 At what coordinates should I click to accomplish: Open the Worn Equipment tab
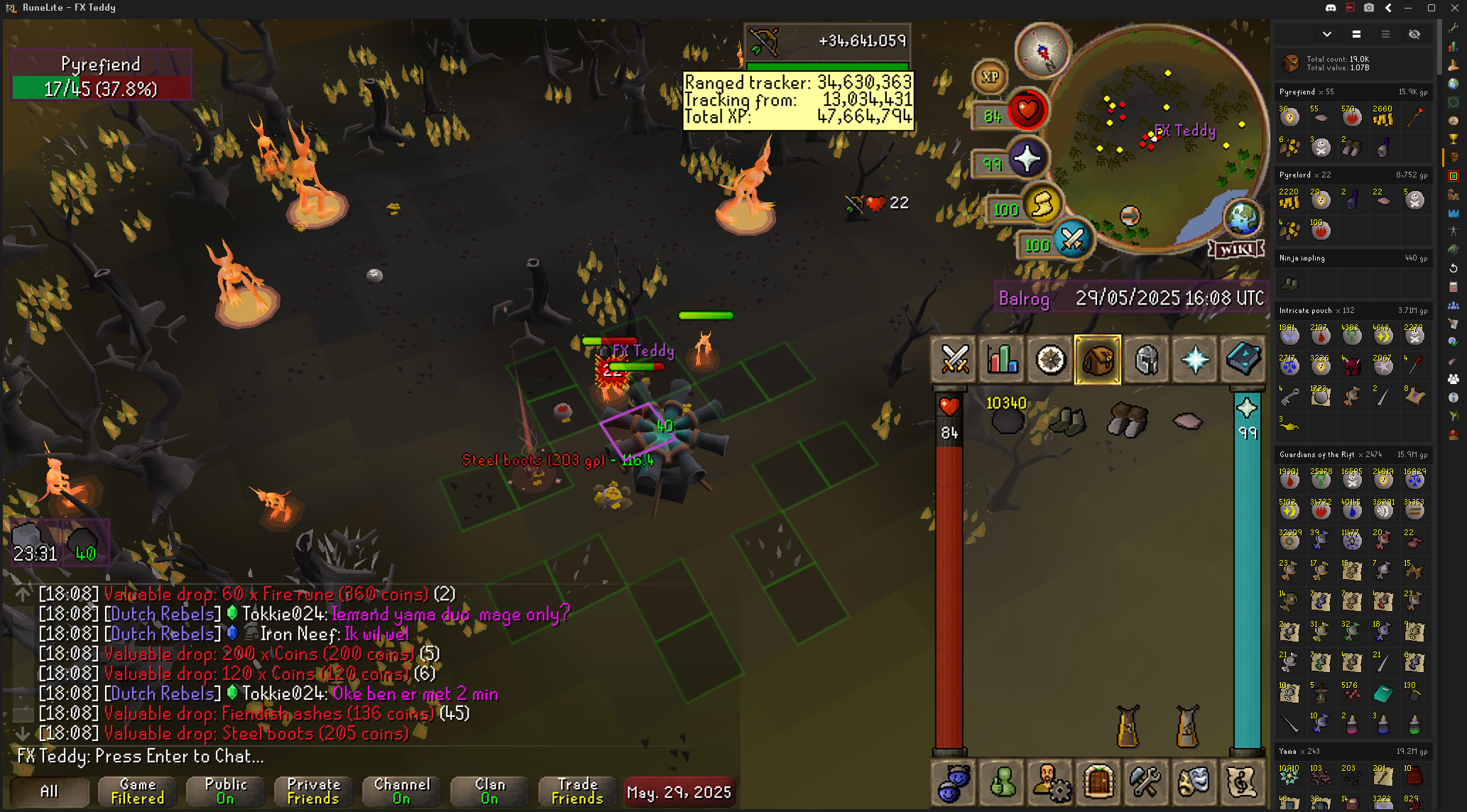point(1147,360)
